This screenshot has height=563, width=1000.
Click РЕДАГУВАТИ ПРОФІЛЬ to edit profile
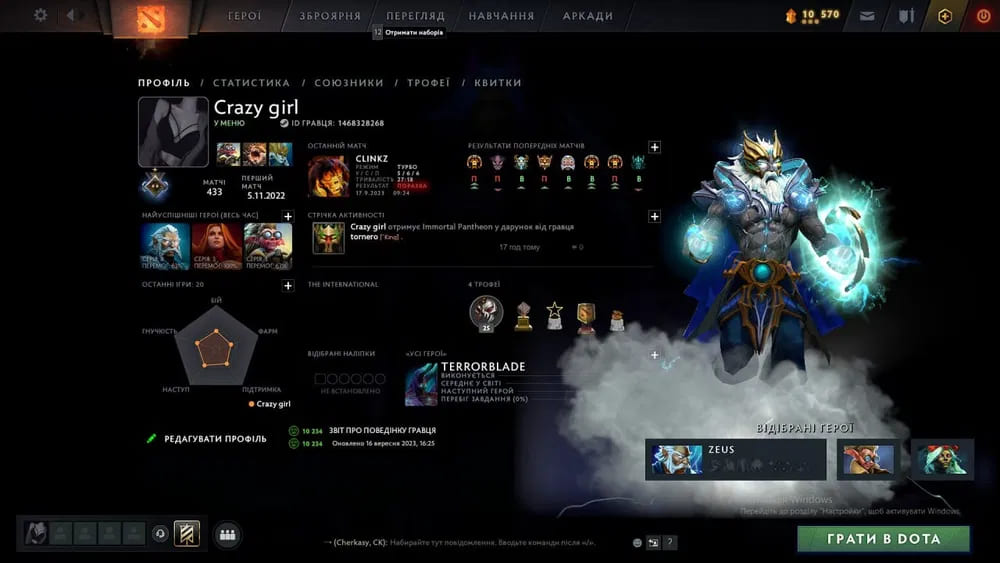coord(215,438)
